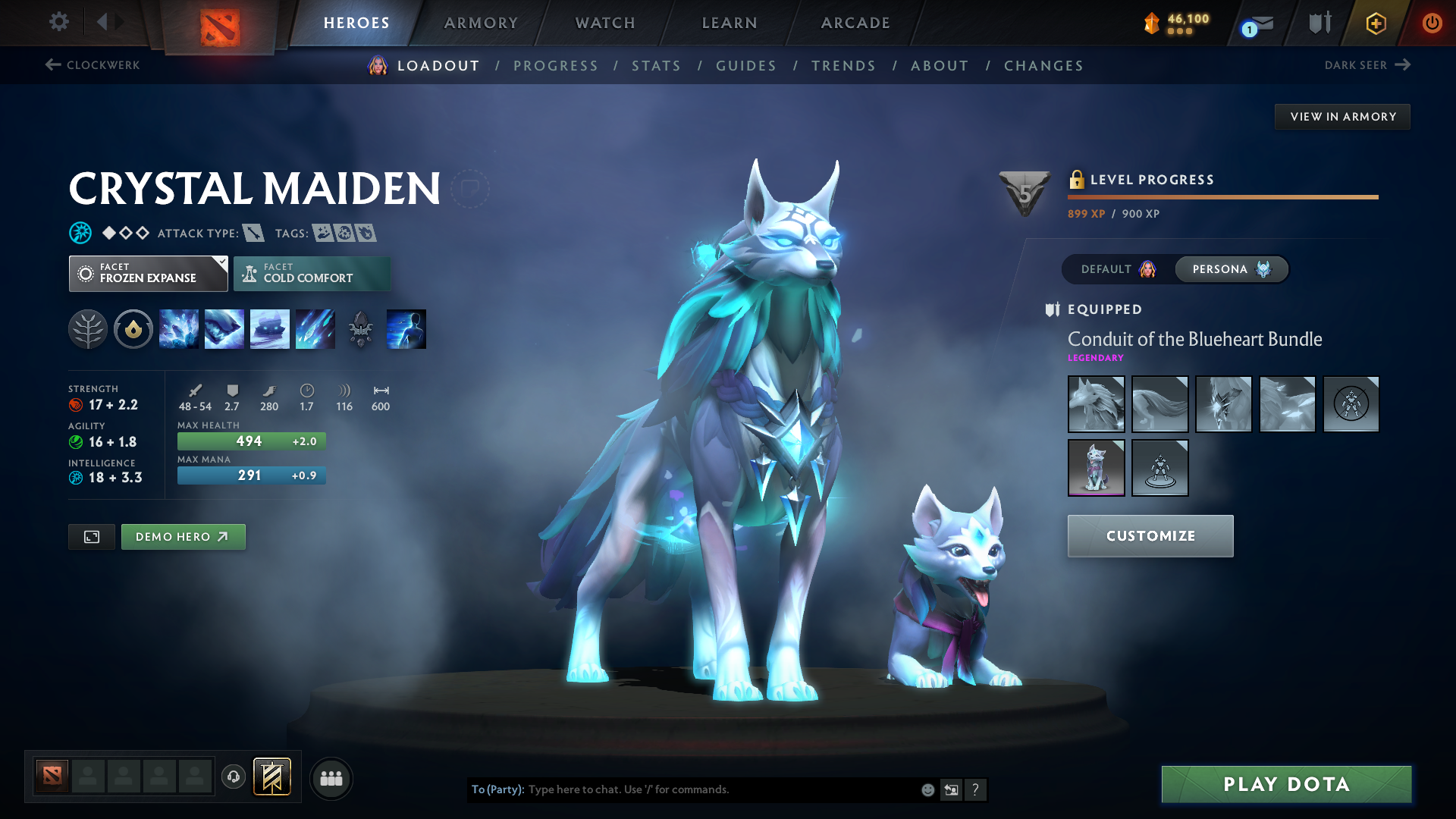The image size is (1456, 819).
Task: View the innate ability icon
Action: 133,328
